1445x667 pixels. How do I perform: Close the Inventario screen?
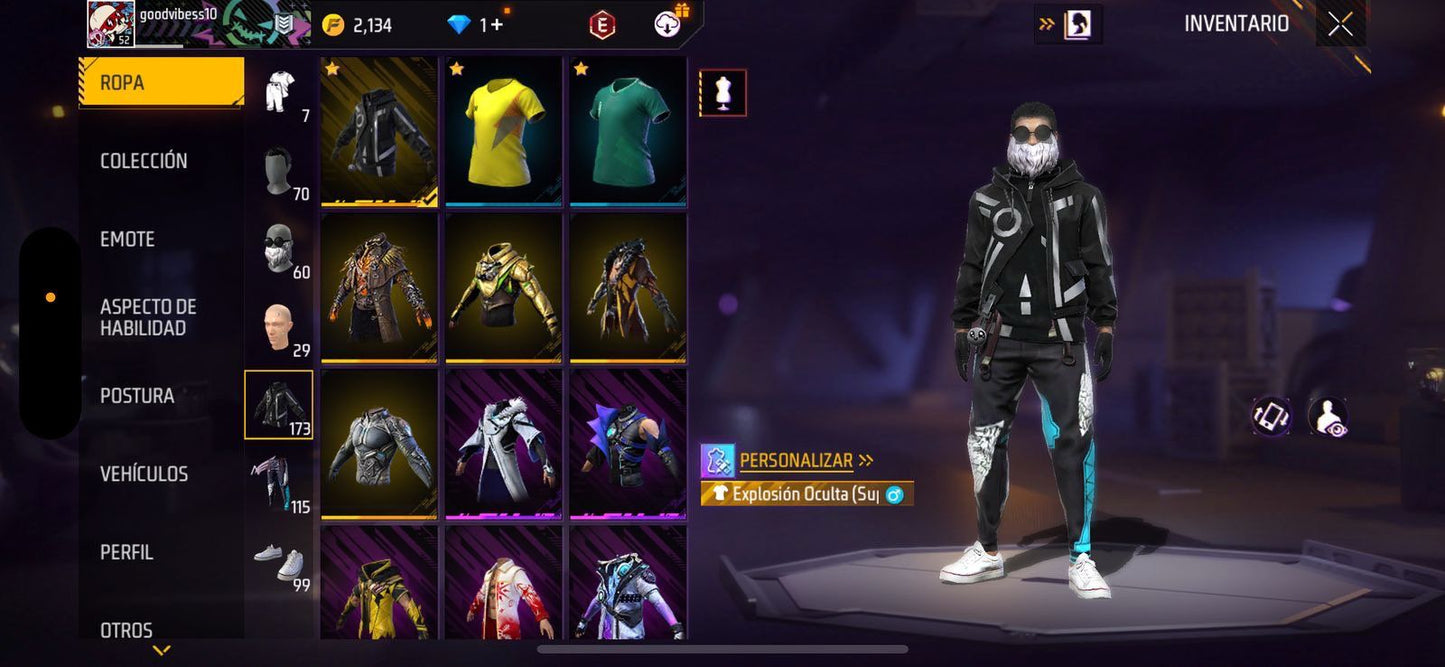pyautogui.click(x=1340, y=25)
